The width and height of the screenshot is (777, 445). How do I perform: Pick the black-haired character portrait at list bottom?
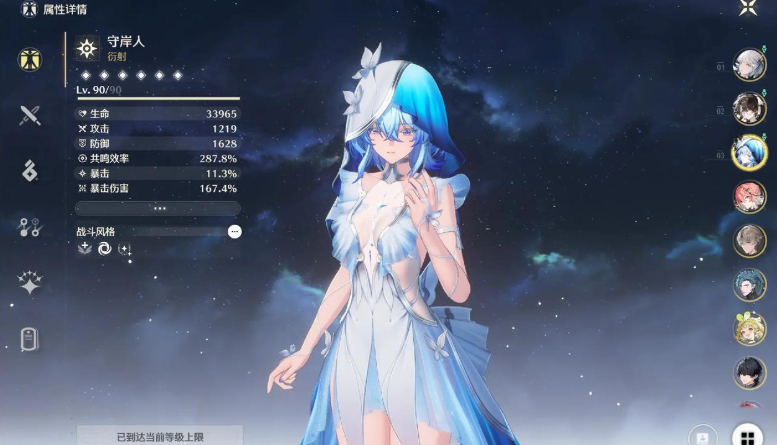click(x=749, y=373)
